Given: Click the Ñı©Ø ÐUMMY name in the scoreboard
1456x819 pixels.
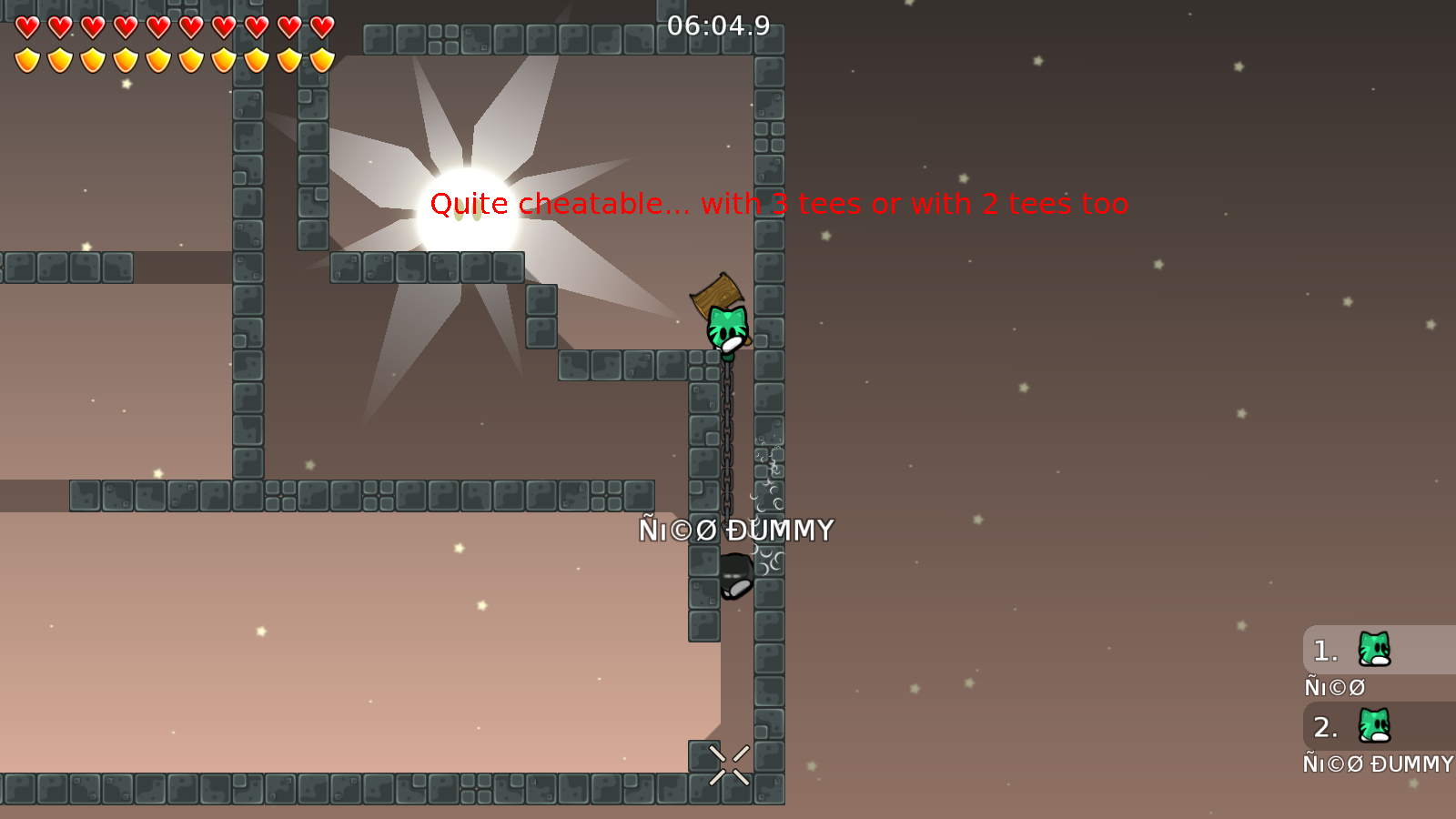Looking at the screenshot, I should click(x=1378, y=764).
